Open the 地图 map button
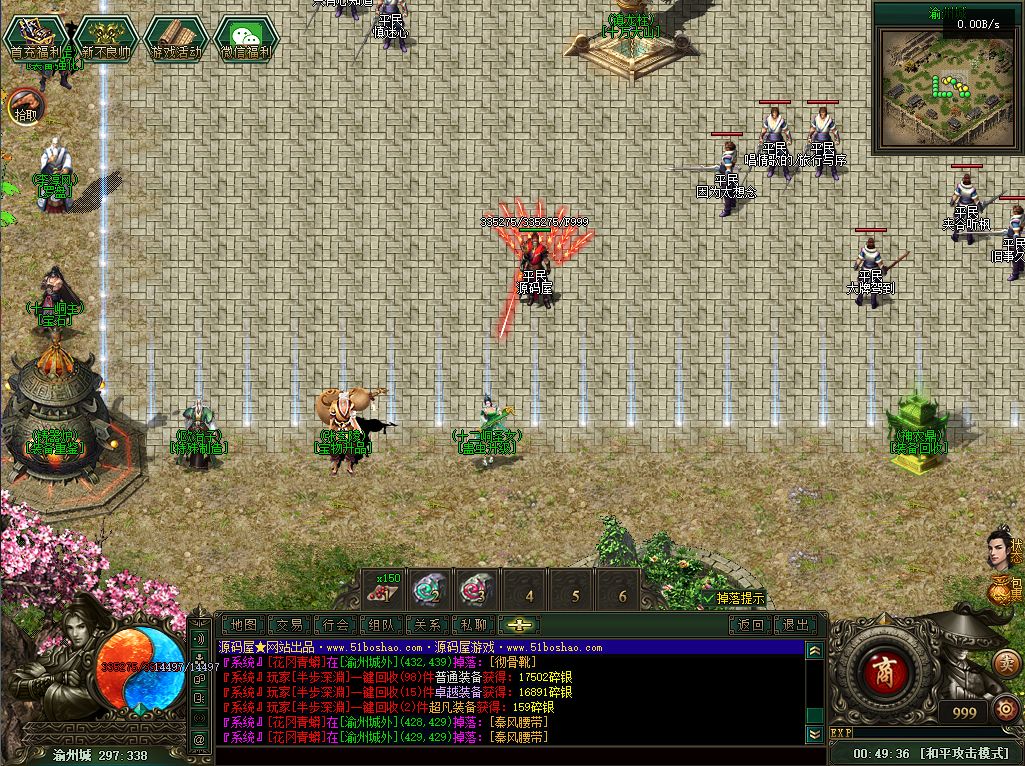This screenshot has width=1025, height=766. pyautogui.click(x=243, y=625)
